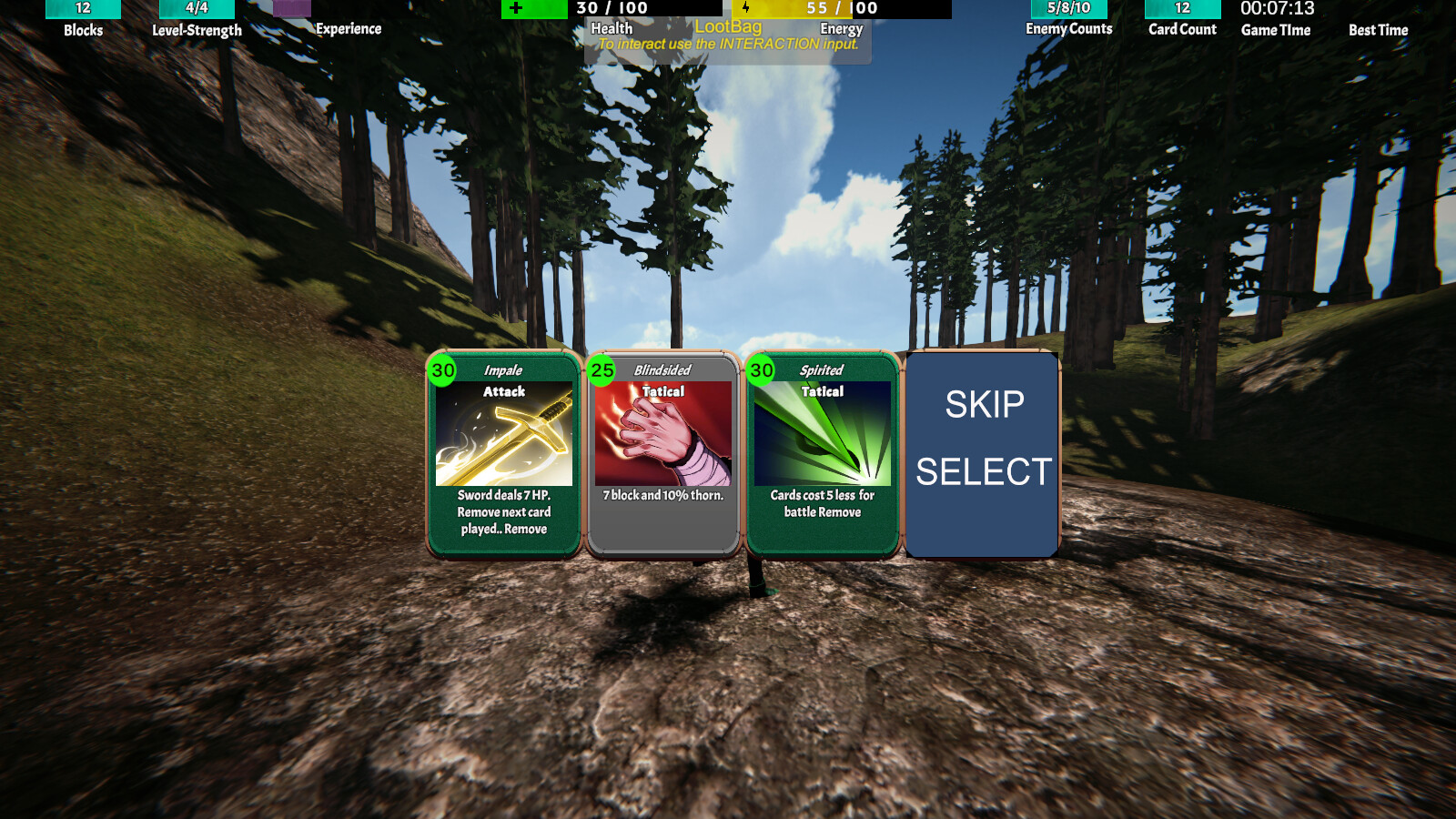Click the health plus icon
Screen dimensions: 1456x819
[517, 9]
